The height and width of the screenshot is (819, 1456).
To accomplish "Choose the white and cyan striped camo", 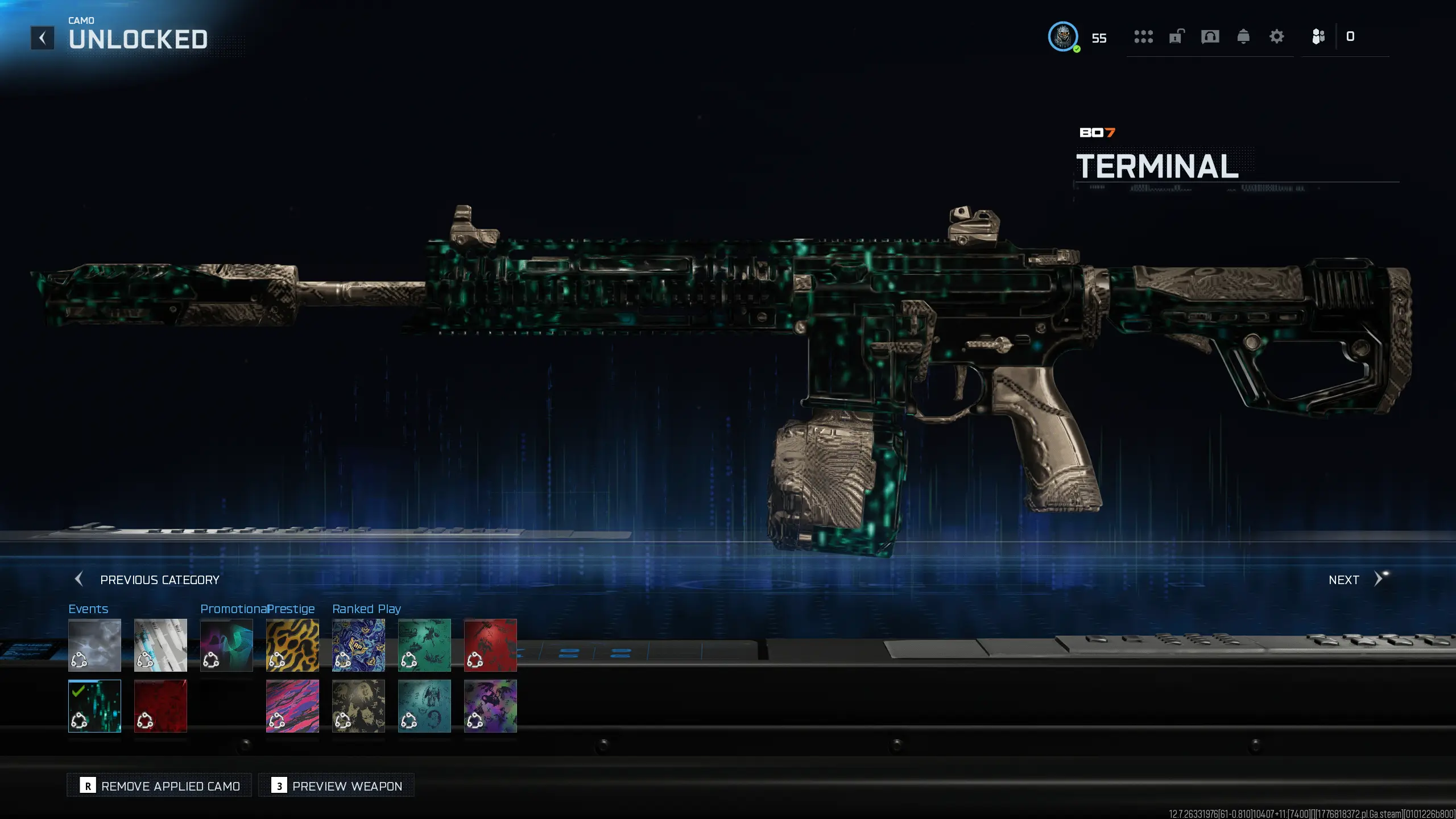I will (160, 645).
